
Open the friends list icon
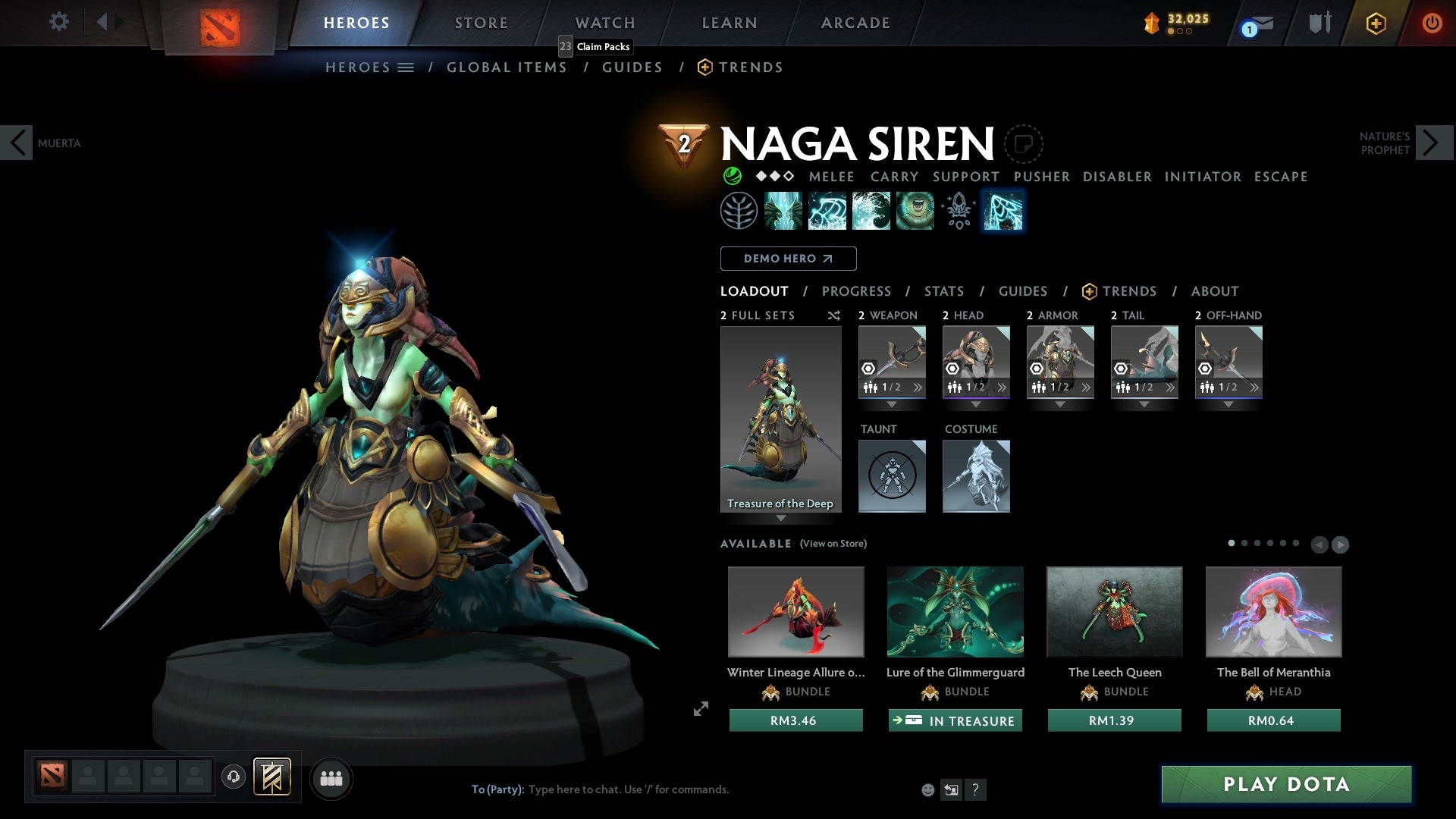[x=331, y=778]
